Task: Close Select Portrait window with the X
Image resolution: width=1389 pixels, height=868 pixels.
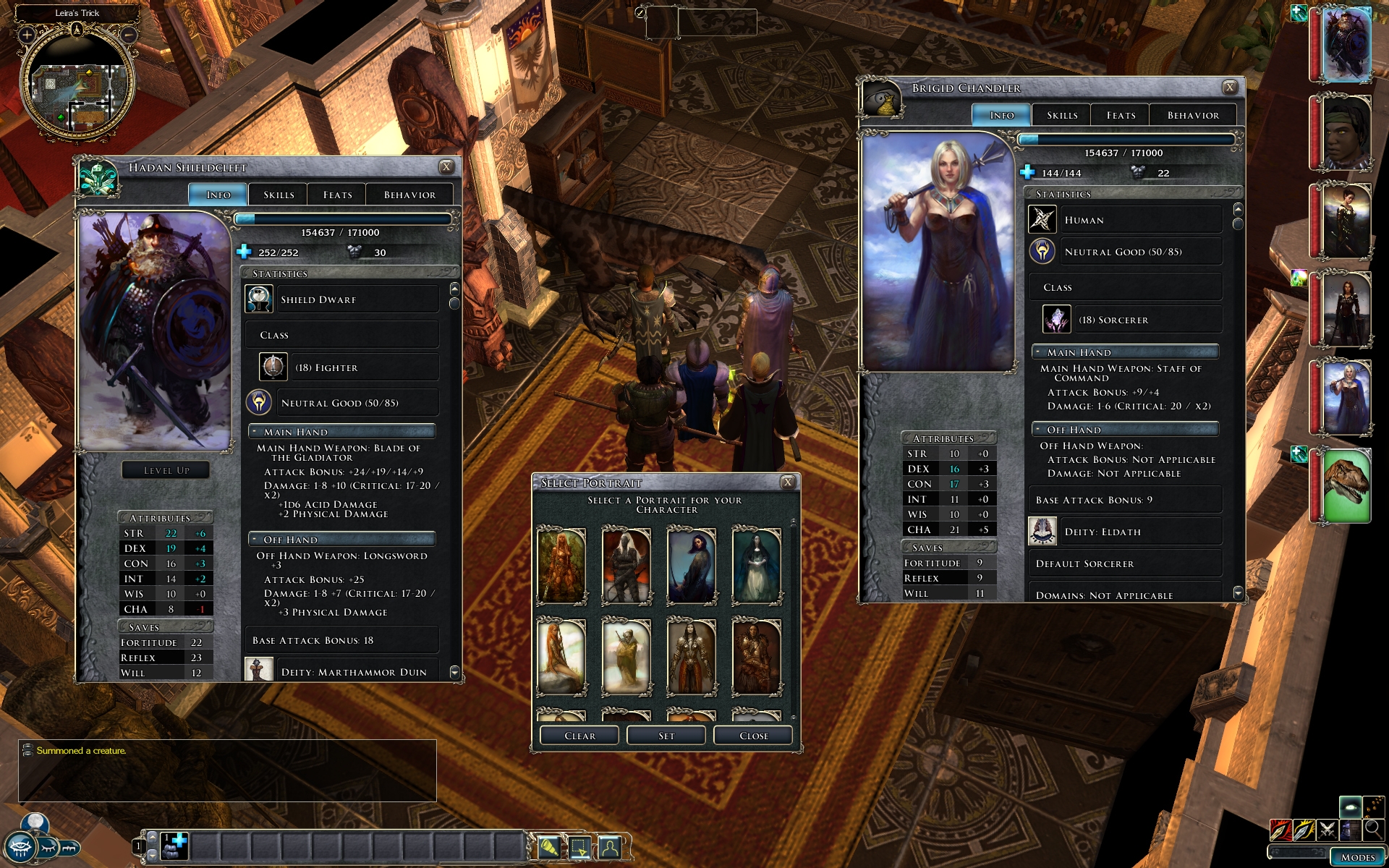Action: click(788, 482)
